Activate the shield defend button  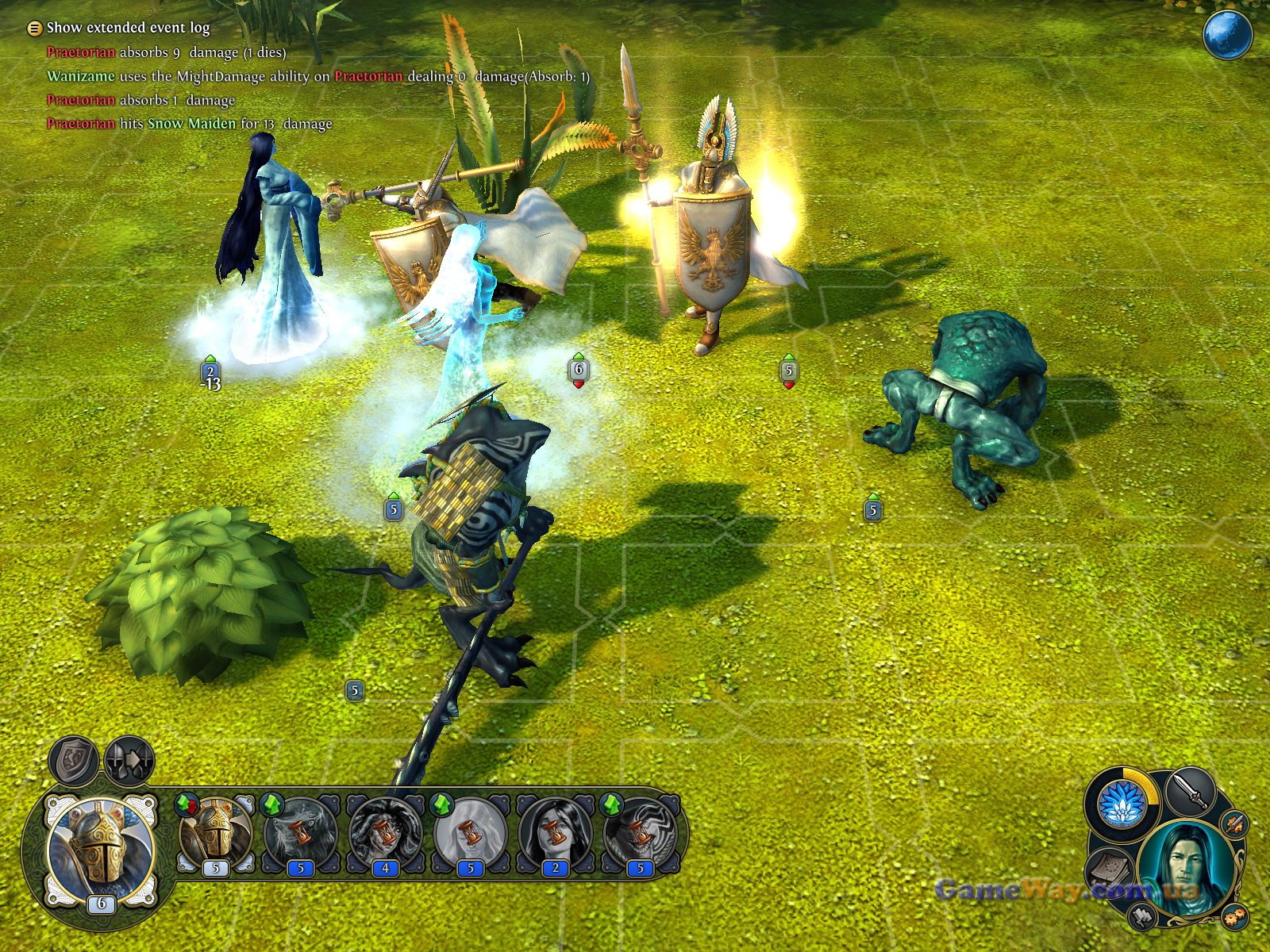point(75,759)
